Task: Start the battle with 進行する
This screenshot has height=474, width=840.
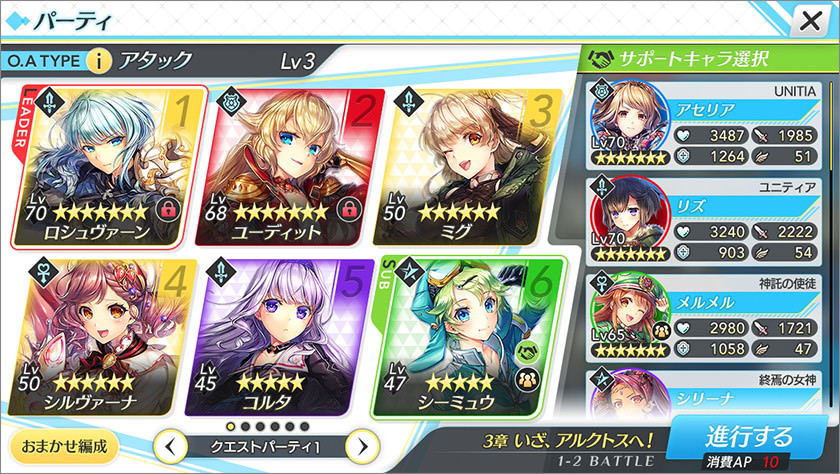Action: pyautogui.click(x=749, y=440)
